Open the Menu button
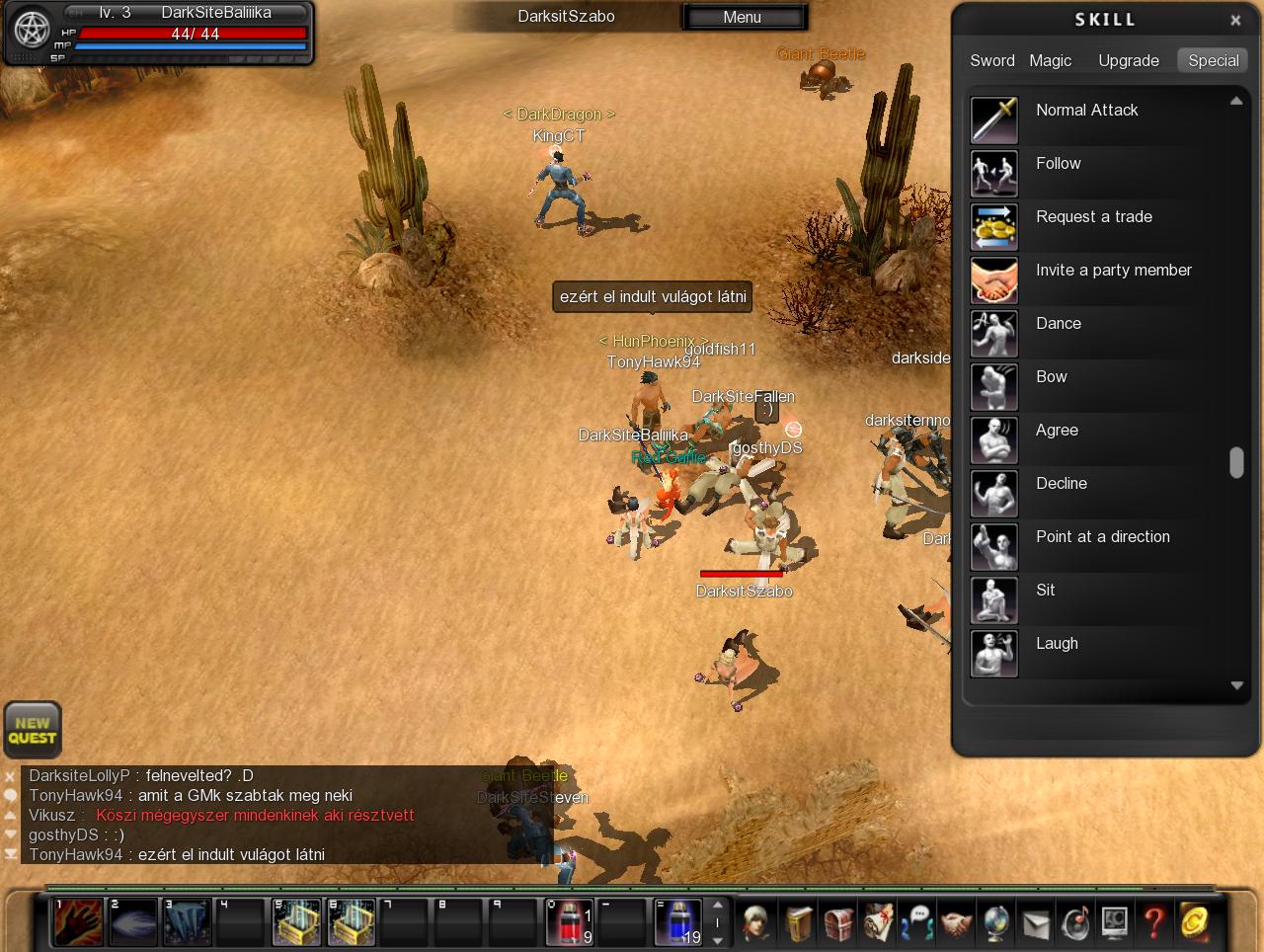Viewport: 1264px width, 952px height. (743, 17)
